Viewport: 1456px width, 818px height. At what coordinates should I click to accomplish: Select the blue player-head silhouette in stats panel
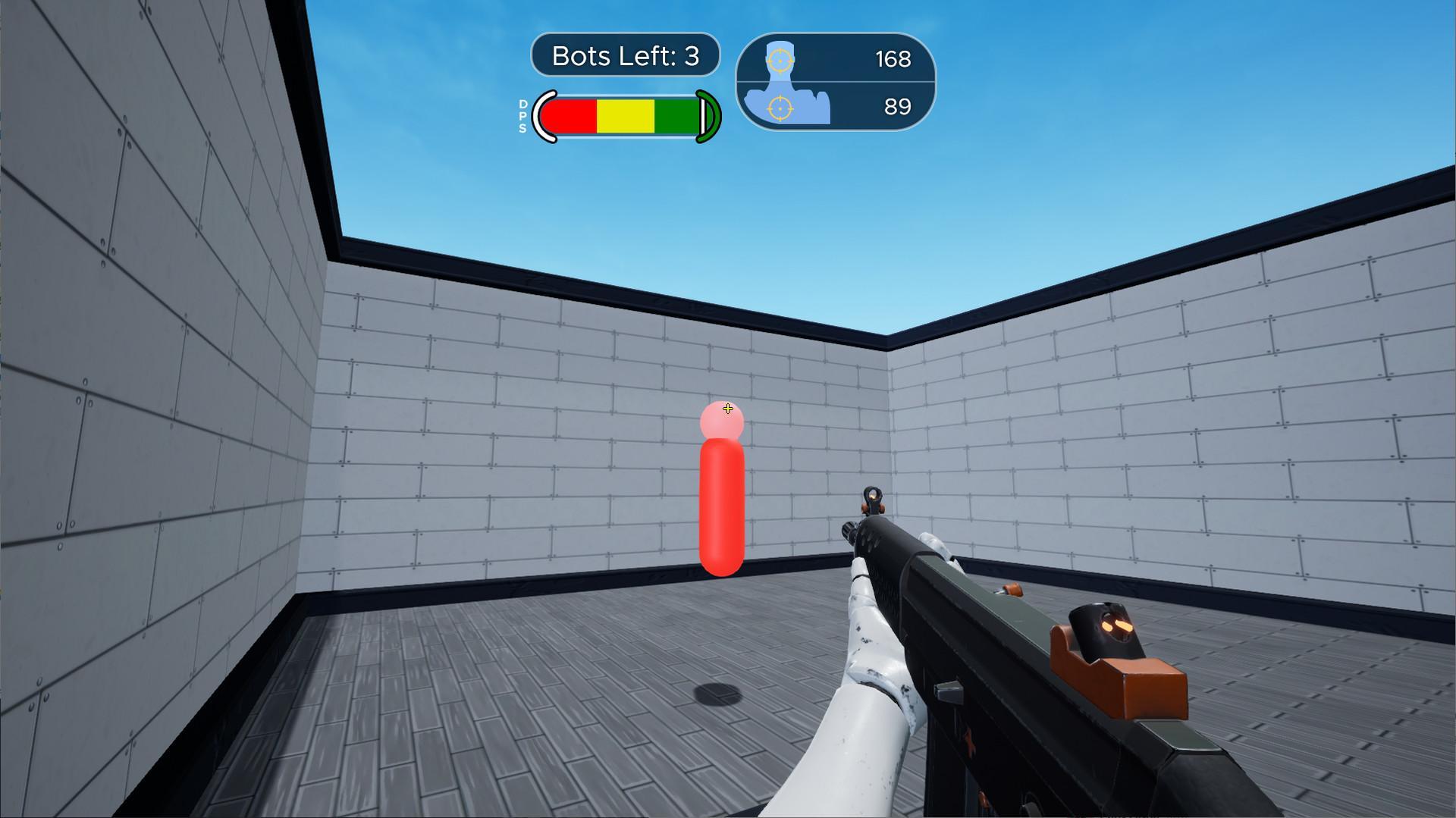tap(780, 55)
